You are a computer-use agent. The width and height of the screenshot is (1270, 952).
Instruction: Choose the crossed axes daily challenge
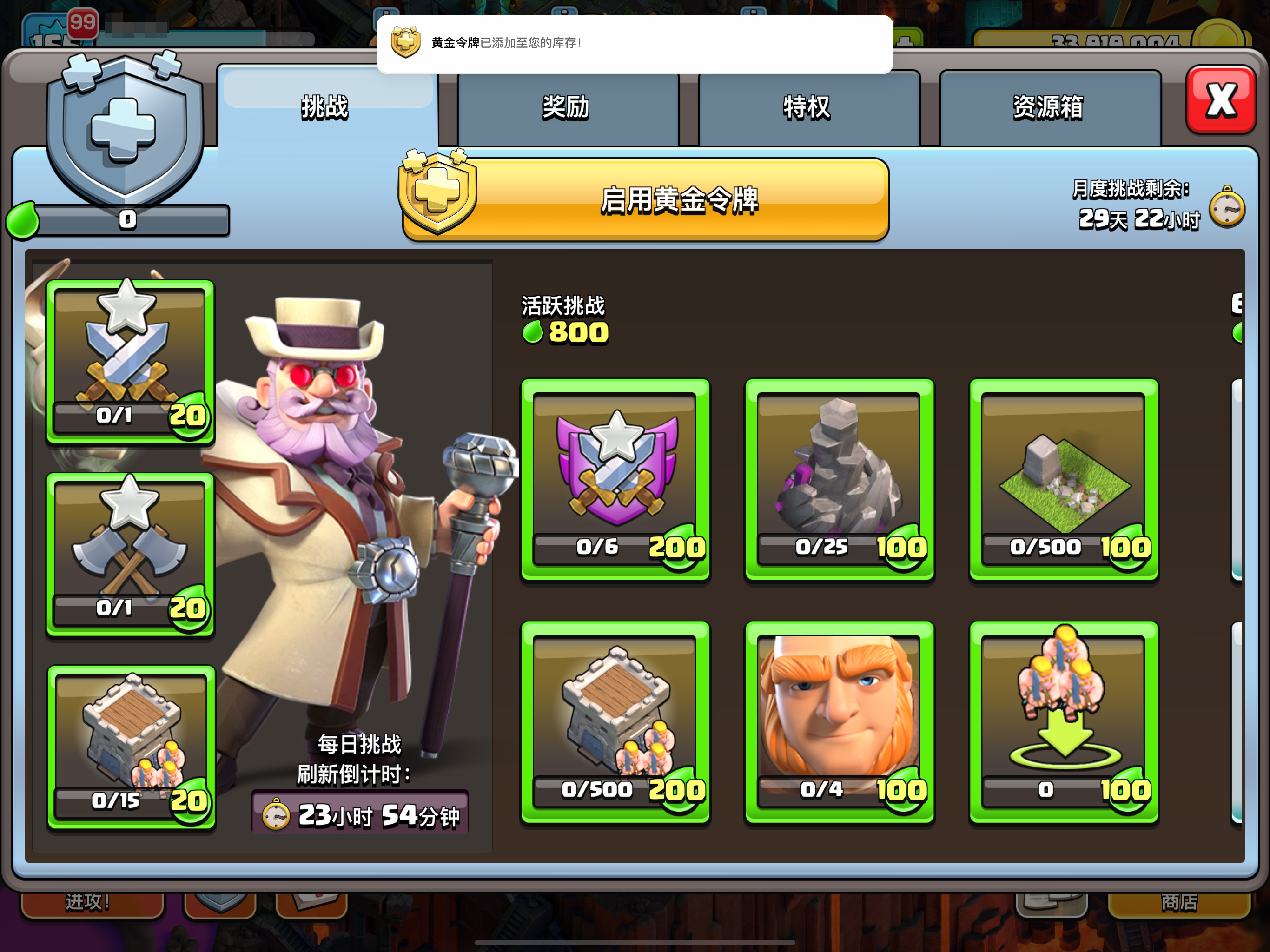[x=130, y=554]
